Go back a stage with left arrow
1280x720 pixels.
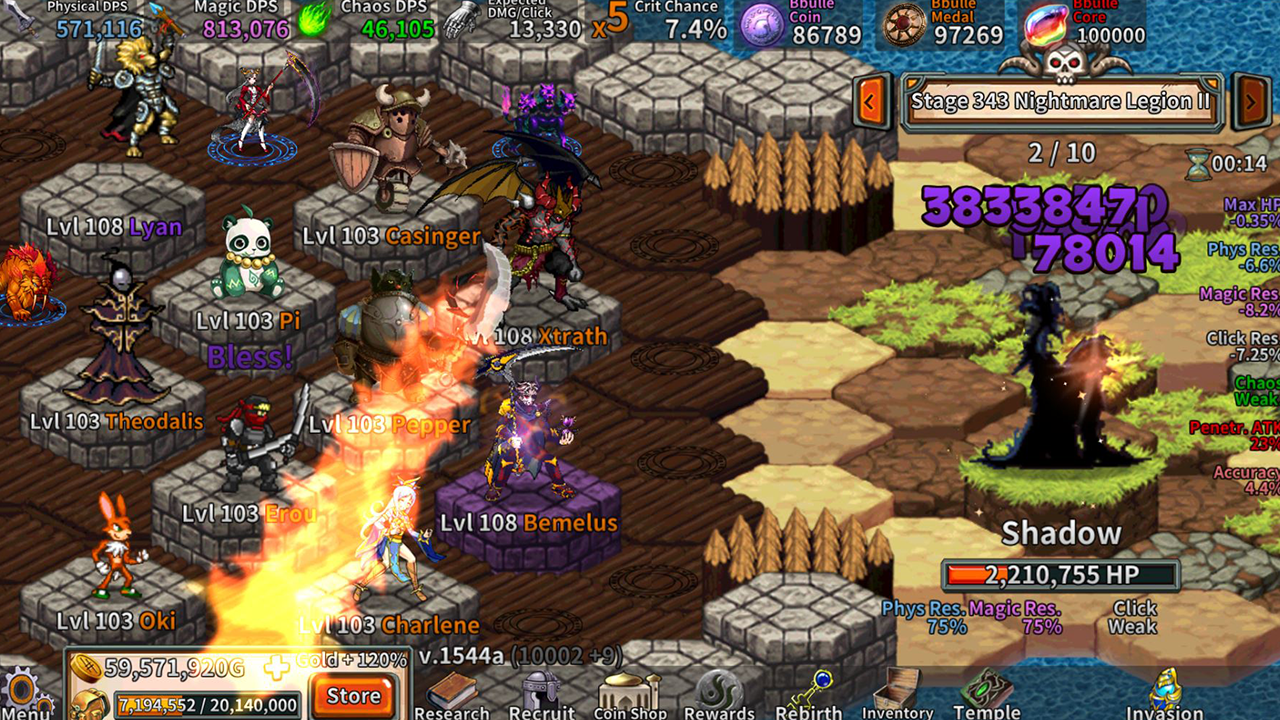click(869, 101)
